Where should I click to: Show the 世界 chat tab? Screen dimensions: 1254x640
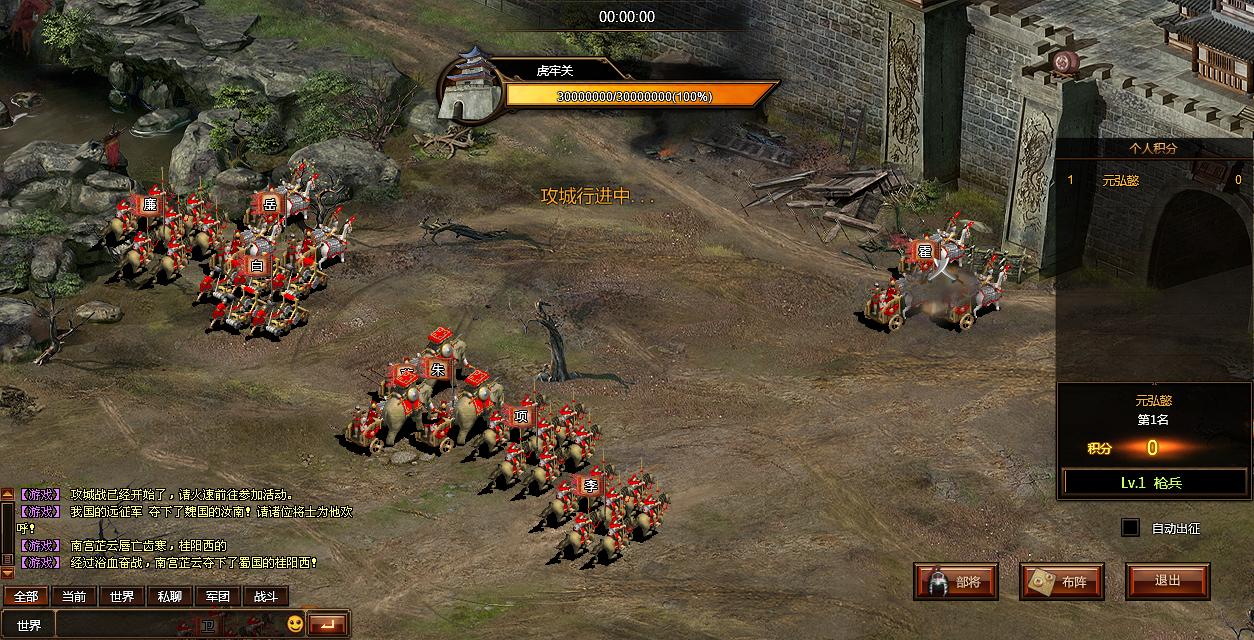click(x=122, y=597)
